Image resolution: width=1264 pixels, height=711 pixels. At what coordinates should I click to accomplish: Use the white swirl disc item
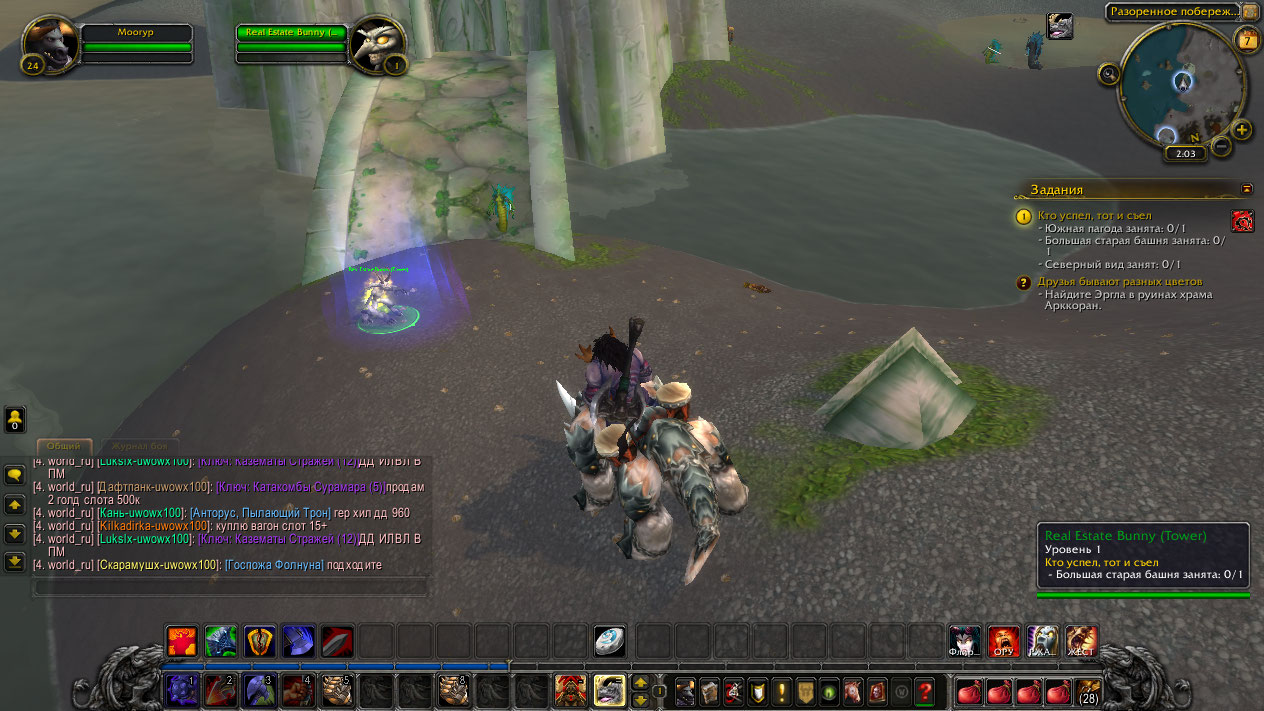pos(609,641)
